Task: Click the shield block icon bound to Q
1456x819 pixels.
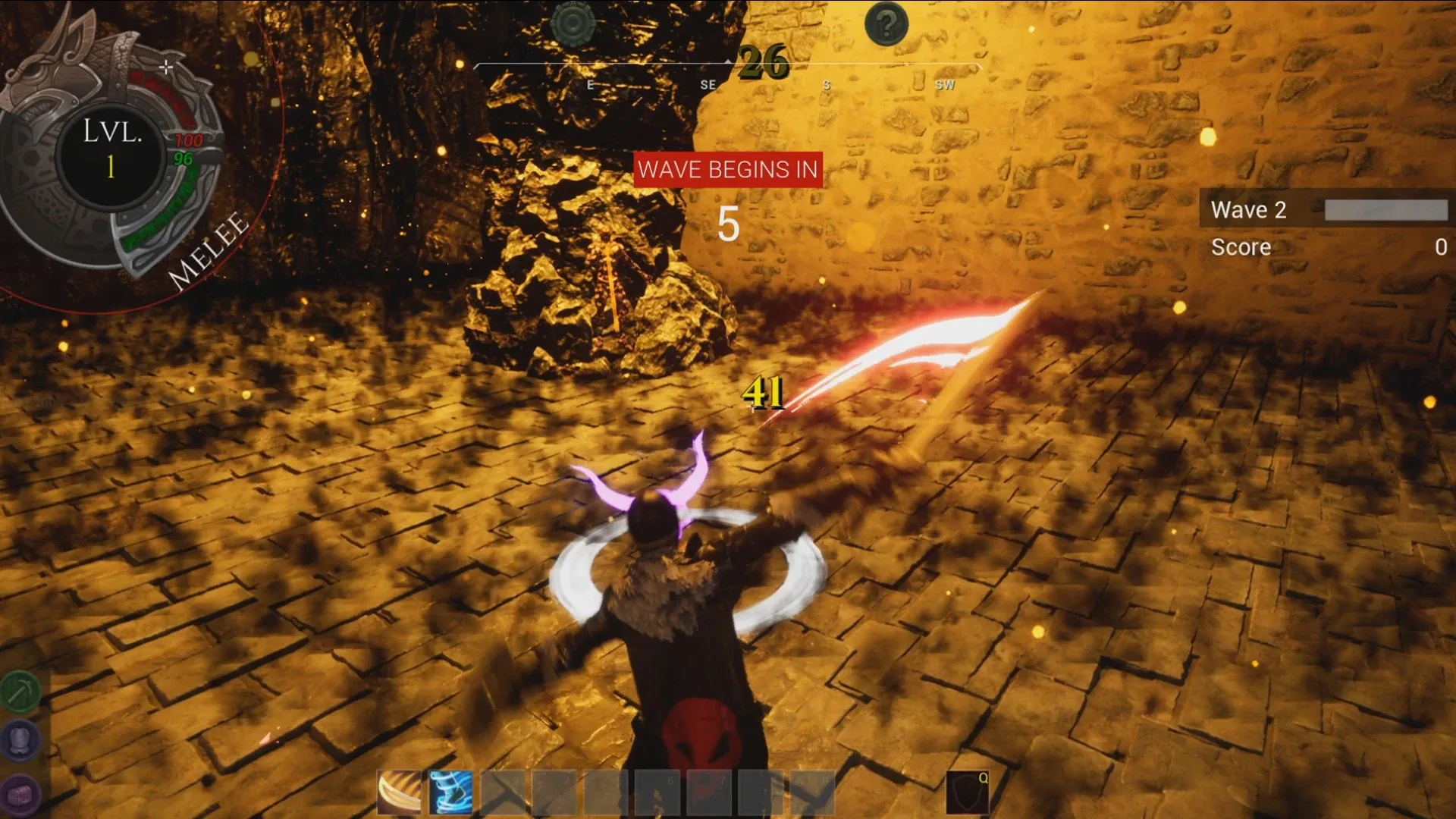Action: [x=968, y=792]
